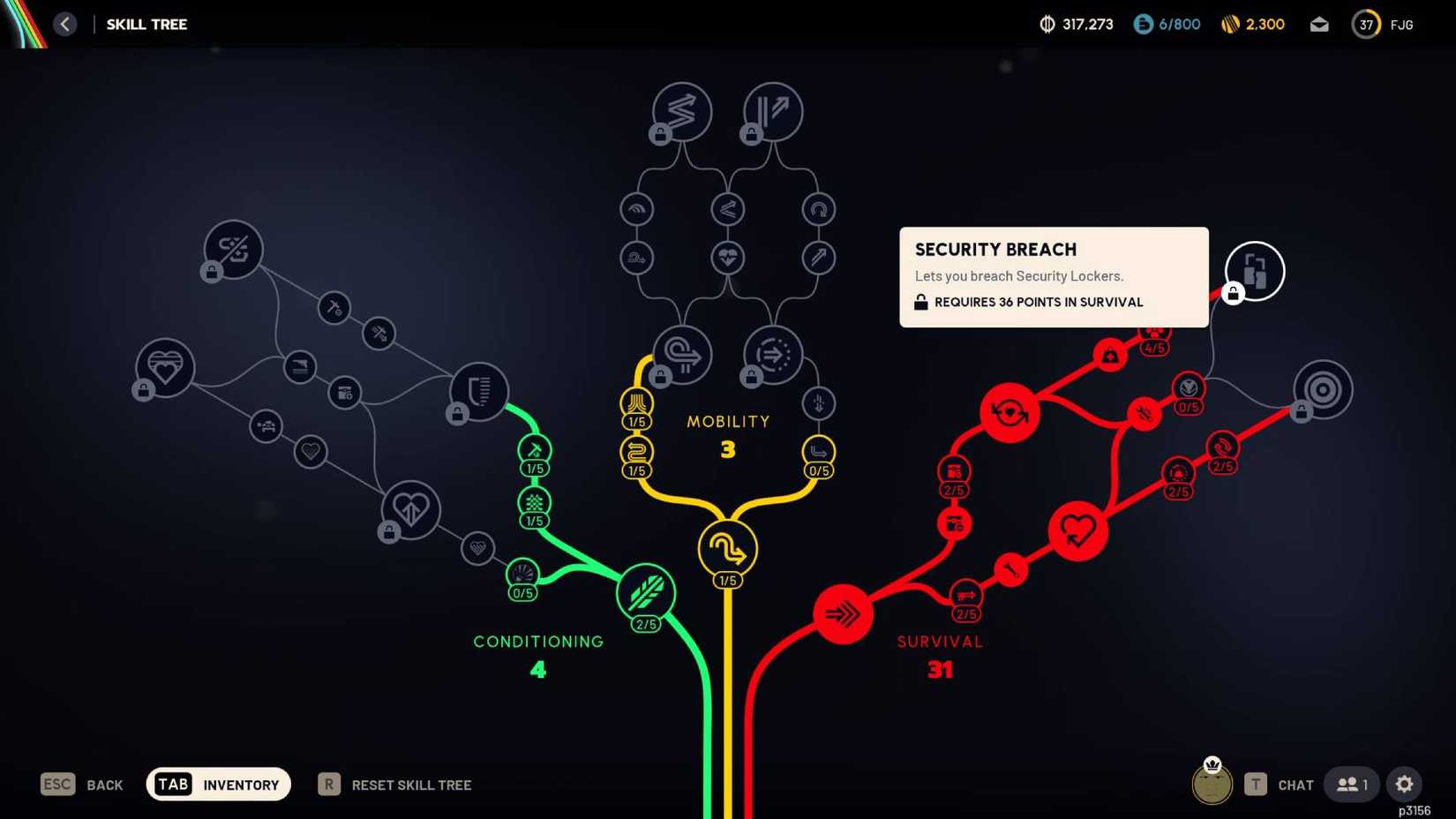Open Inventory from the bottom bar
1456x819 pixels.
click(x=218, y=784)
